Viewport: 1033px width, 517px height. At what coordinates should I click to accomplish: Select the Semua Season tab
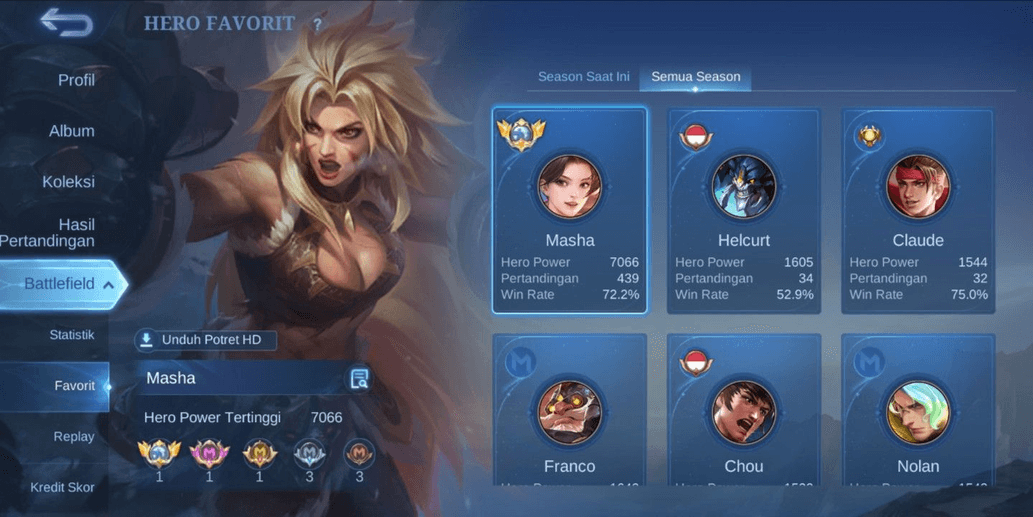coord(696,77)
